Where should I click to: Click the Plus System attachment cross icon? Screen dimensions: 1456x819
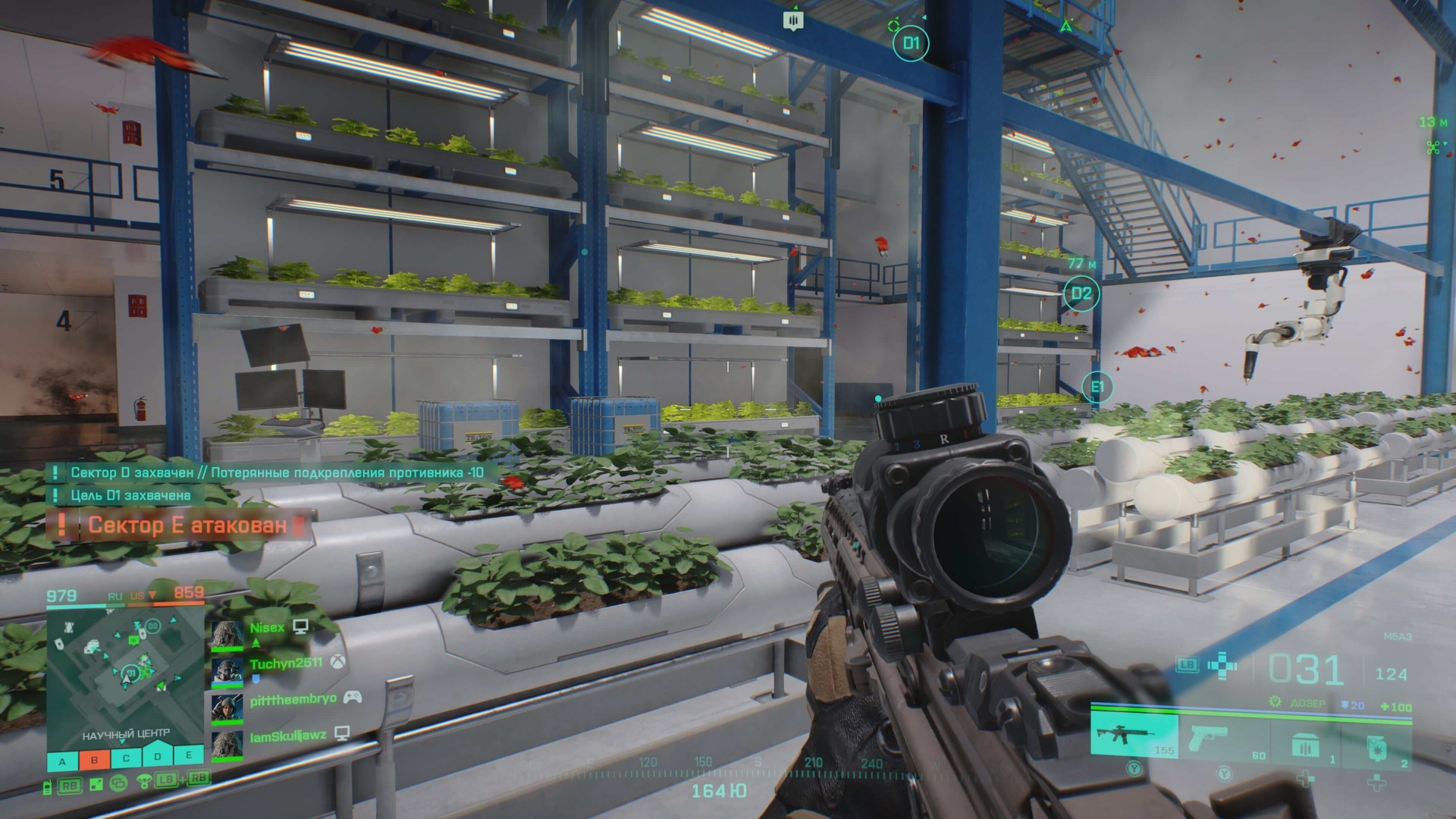point(1222,667)
